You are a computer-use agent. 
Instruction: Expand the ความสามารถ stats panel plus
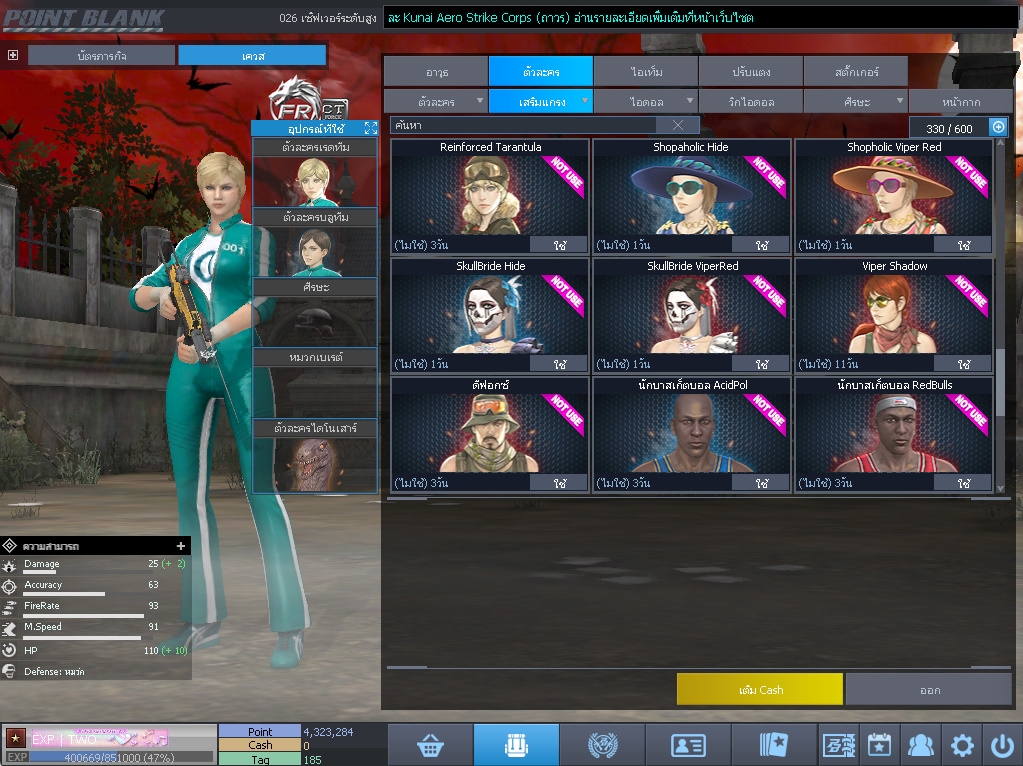pos(181,546)
